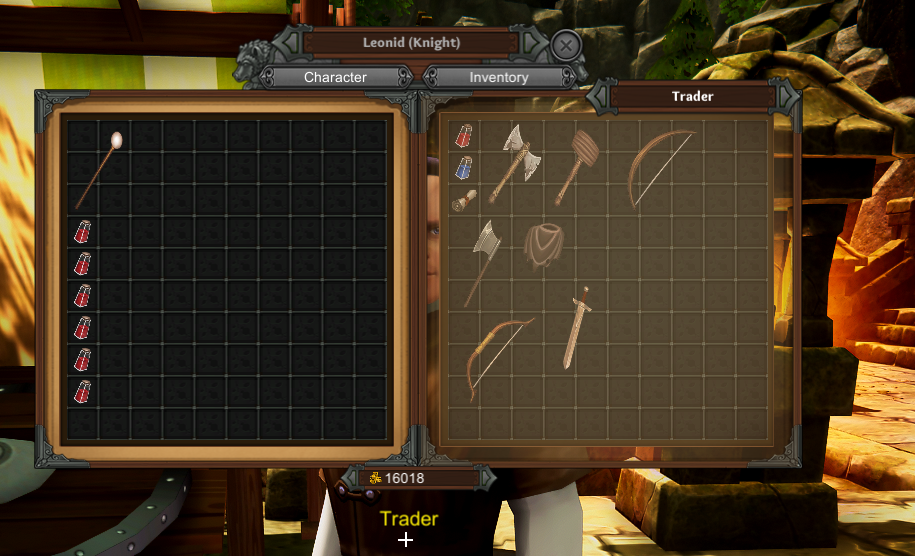Open the Inventory tab
This screenshot has width=915, height=556.
click(x=499, y=77)
